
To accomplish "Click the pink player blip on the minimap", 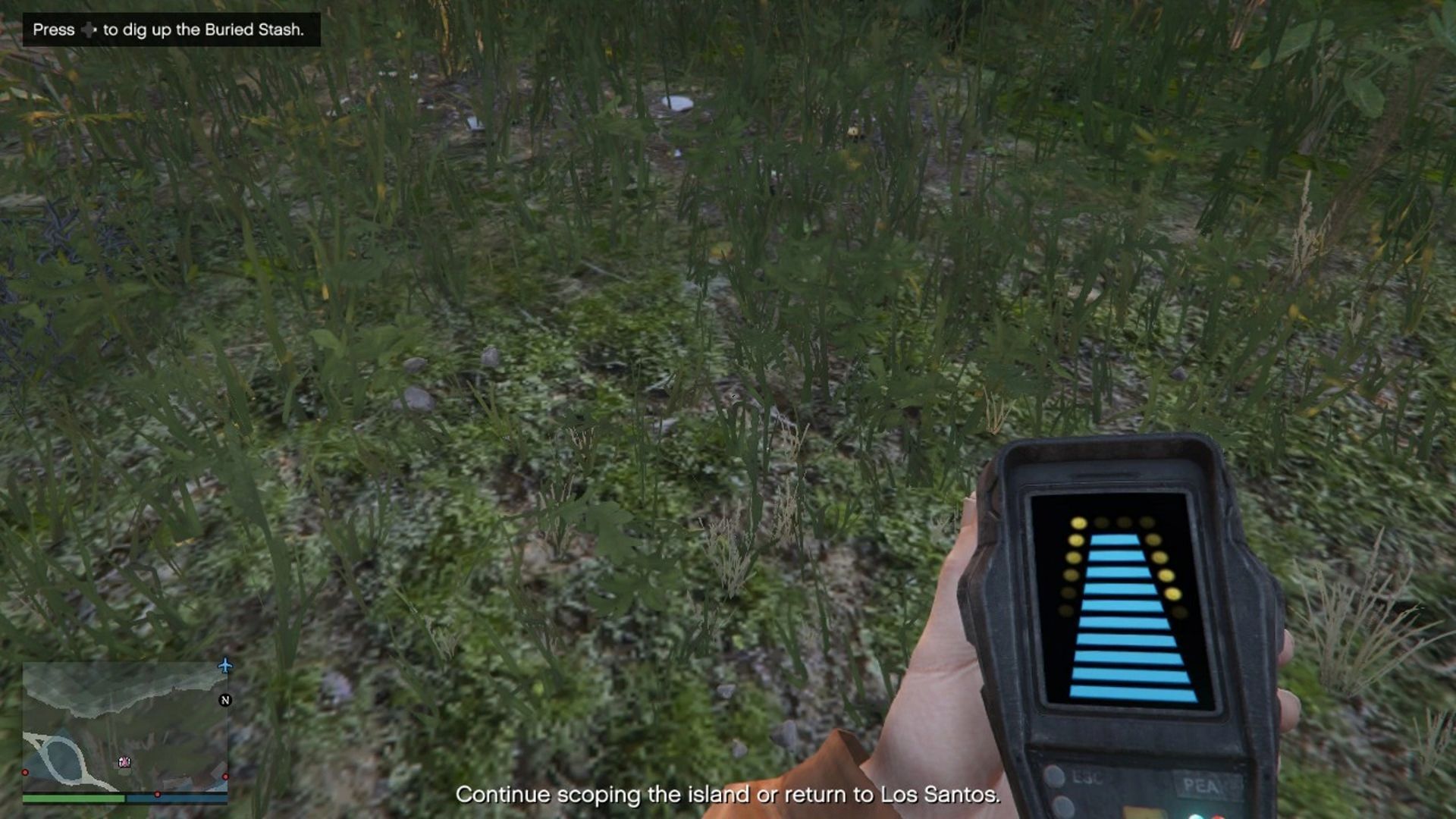I will [124, 761].
